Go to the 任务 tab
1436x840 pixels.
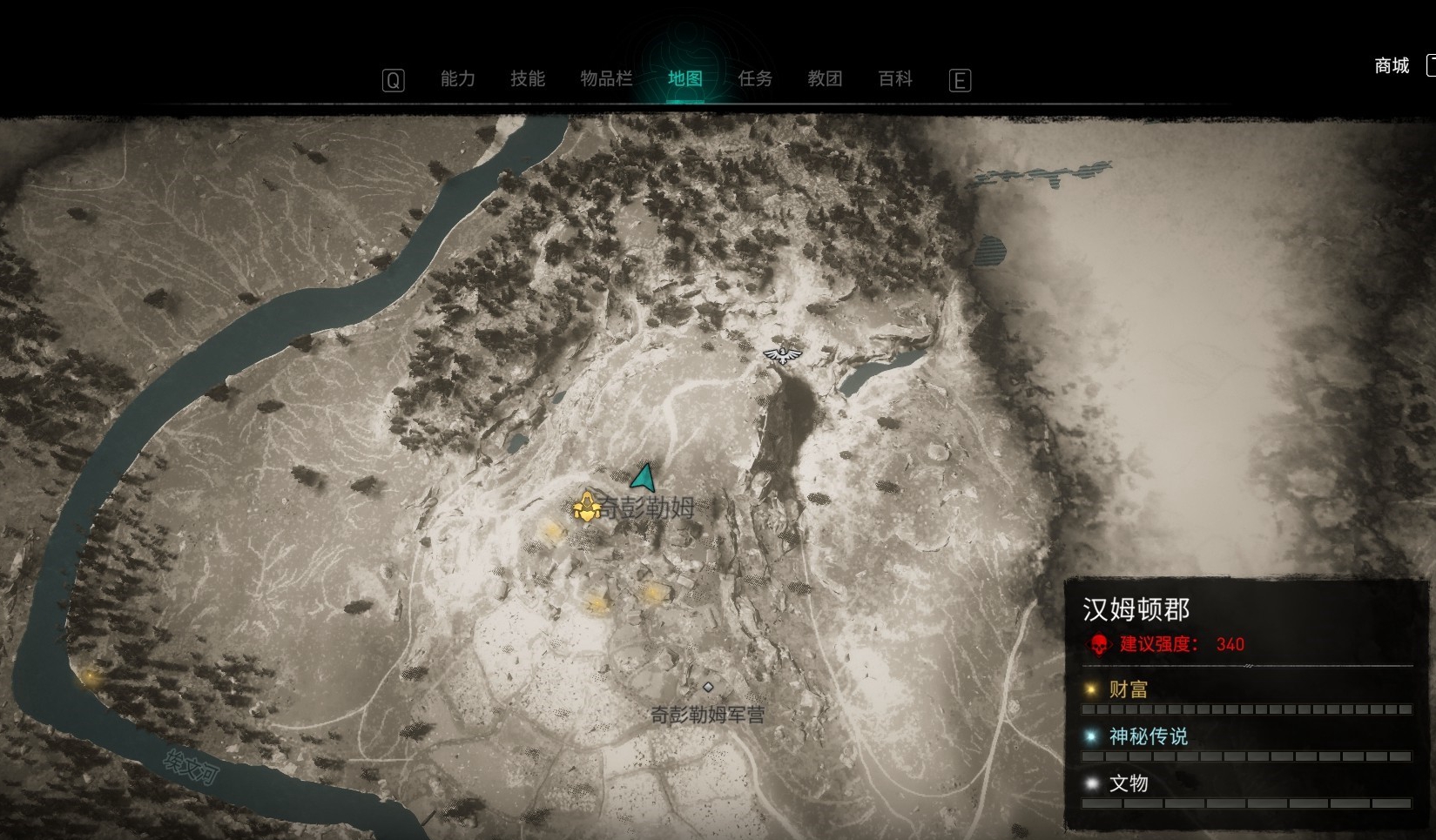tap(755, 79)
